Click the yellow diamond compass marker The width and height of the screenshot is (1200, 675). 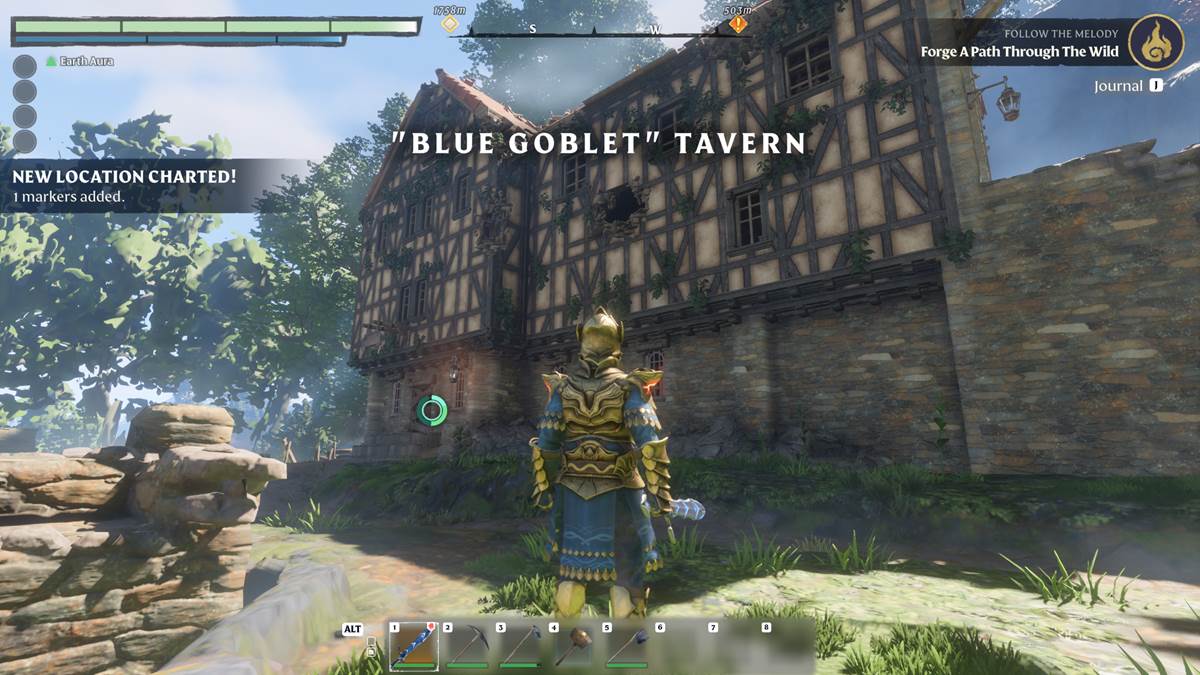(450, 23)
